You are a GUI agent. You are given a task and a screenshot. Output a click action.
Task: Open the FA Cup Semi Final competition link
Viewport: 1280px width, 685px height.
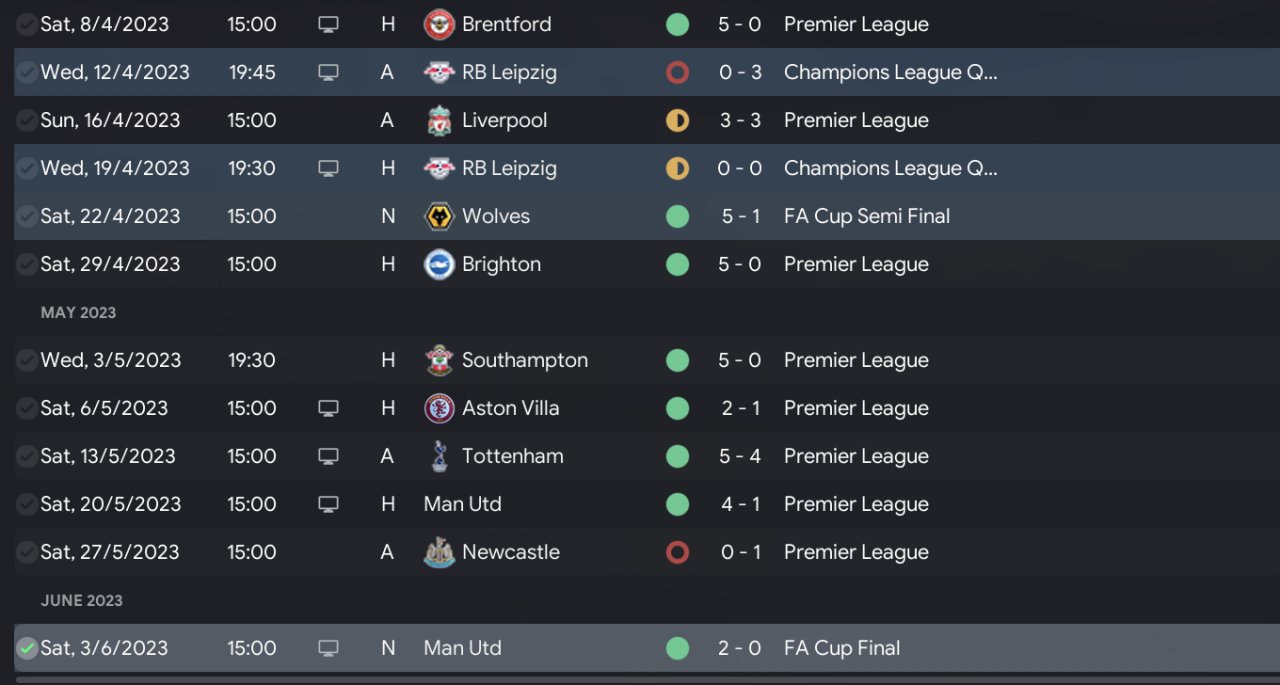[867, 216]
